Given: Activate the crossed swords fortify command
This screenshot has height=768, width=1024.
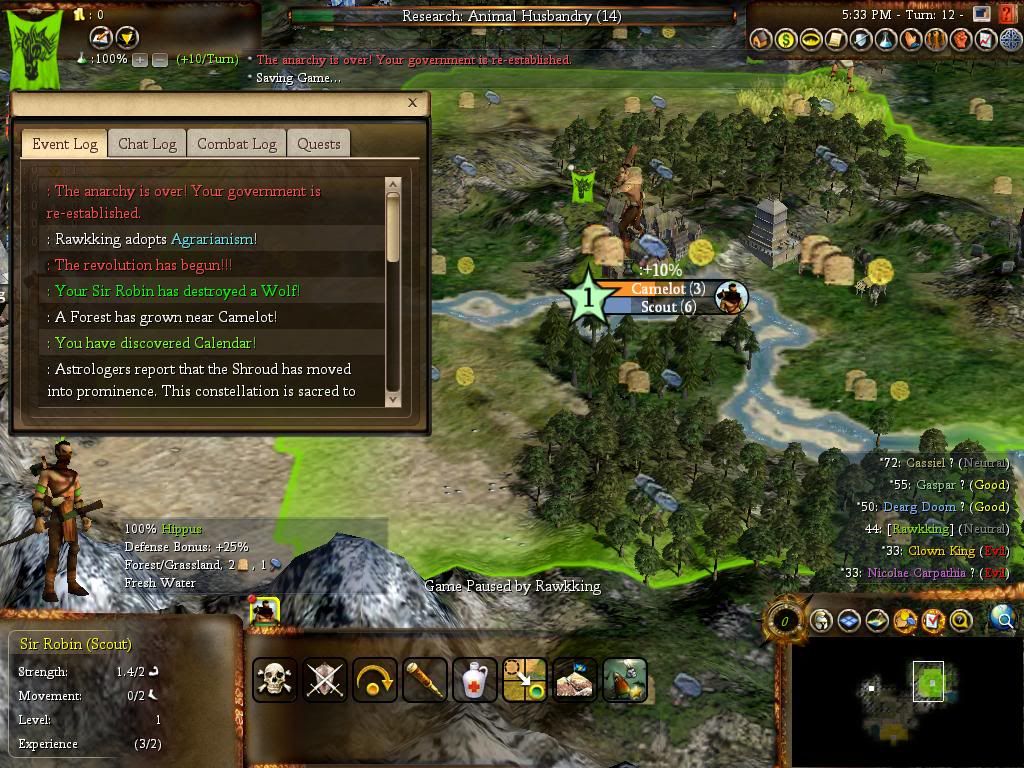Looking at the screenshot, I should tap(325, 680).
